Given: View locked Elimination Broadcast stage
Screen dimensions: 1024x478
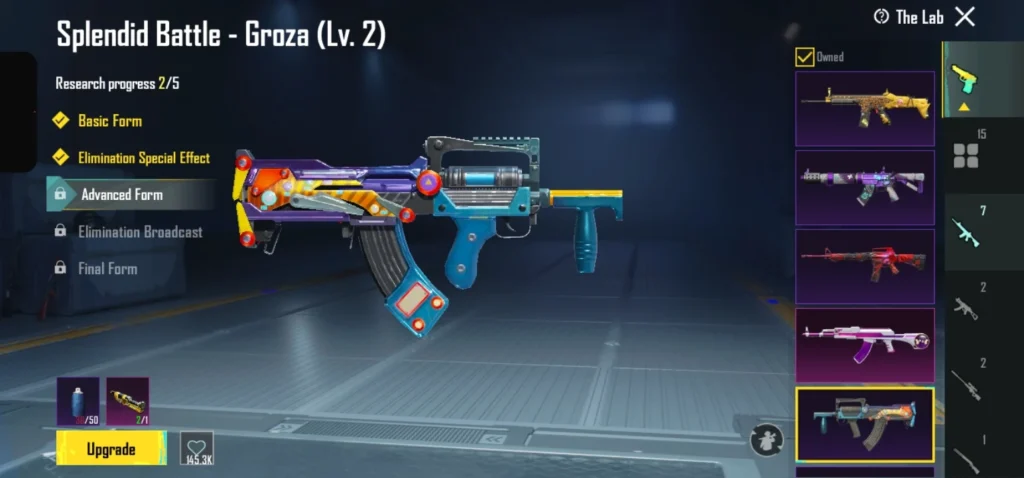Looking at the screenshot, I should pyautogui.click(x=140, y=232).
